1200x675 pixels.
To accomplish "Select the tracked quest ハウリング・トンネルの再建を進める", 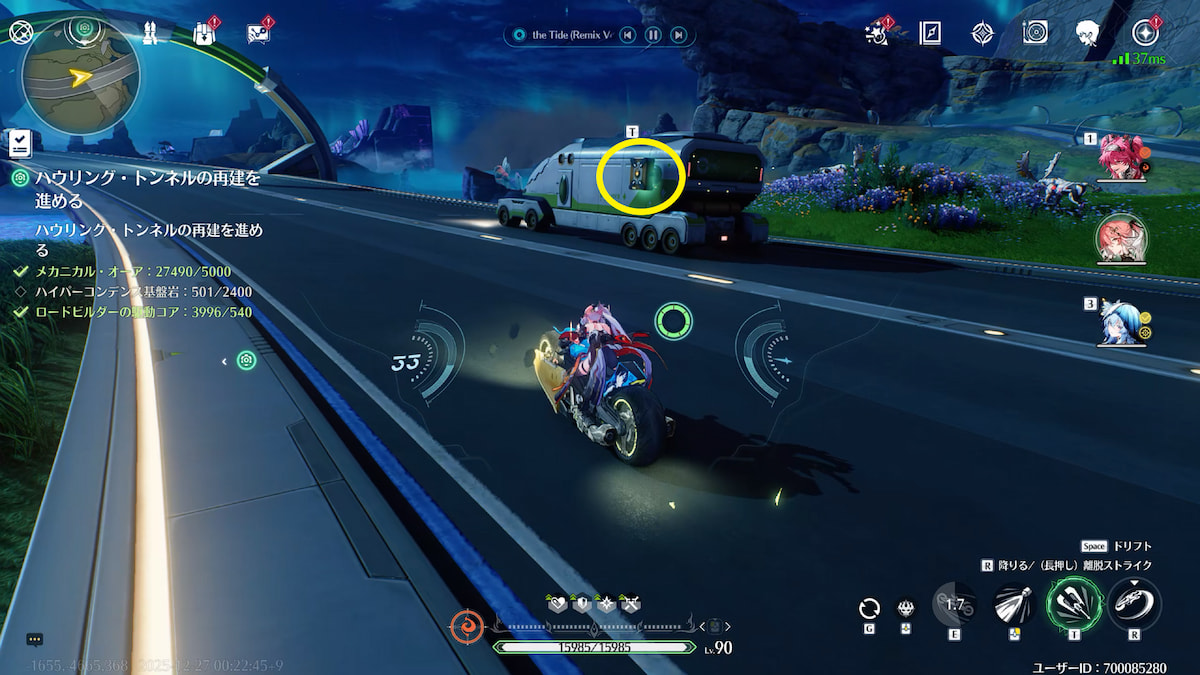I will (148, 188).
